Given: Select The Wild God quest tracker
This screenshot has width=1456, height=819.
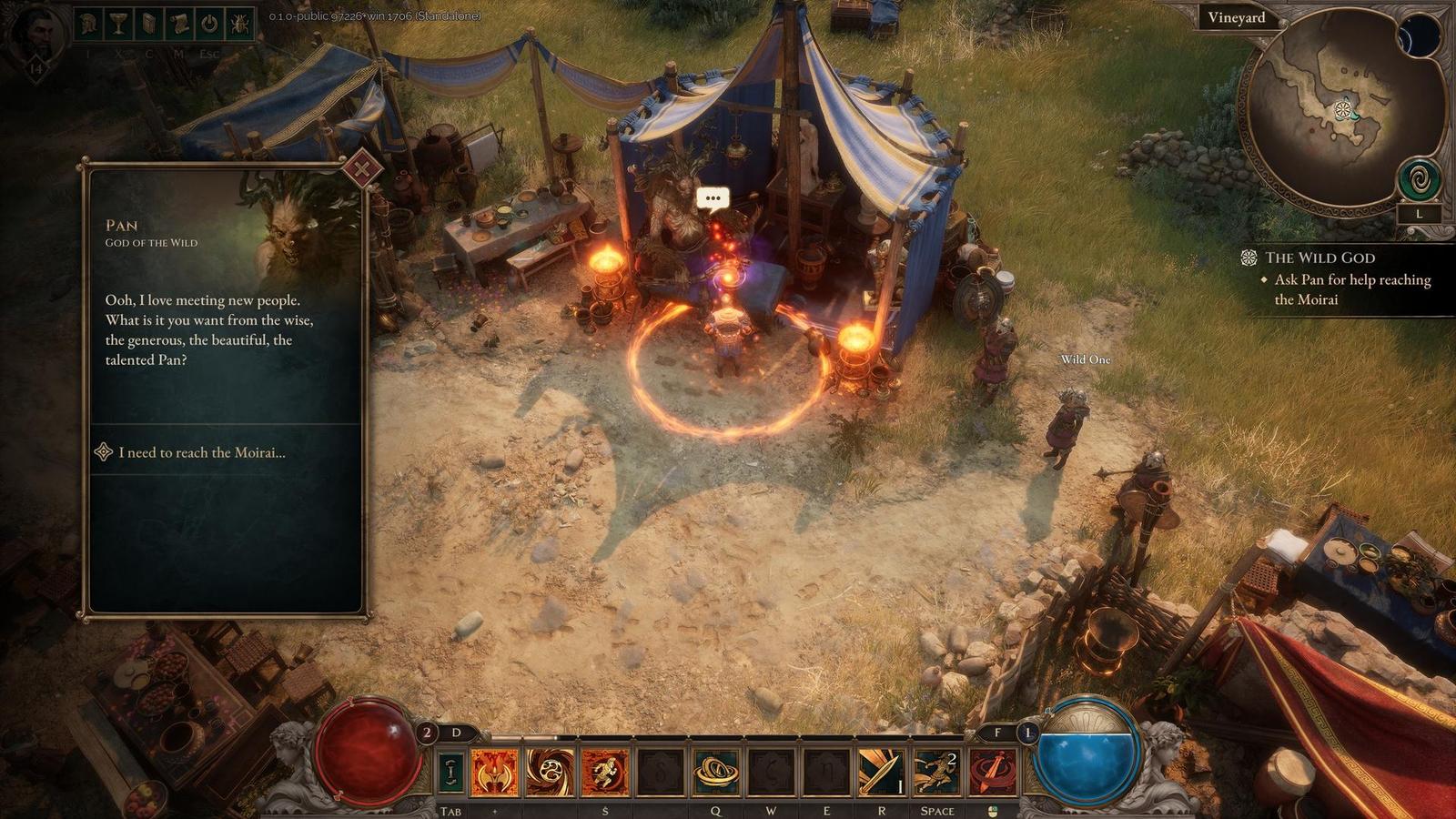Looking at the screenshot, I should pos(1319,258).
